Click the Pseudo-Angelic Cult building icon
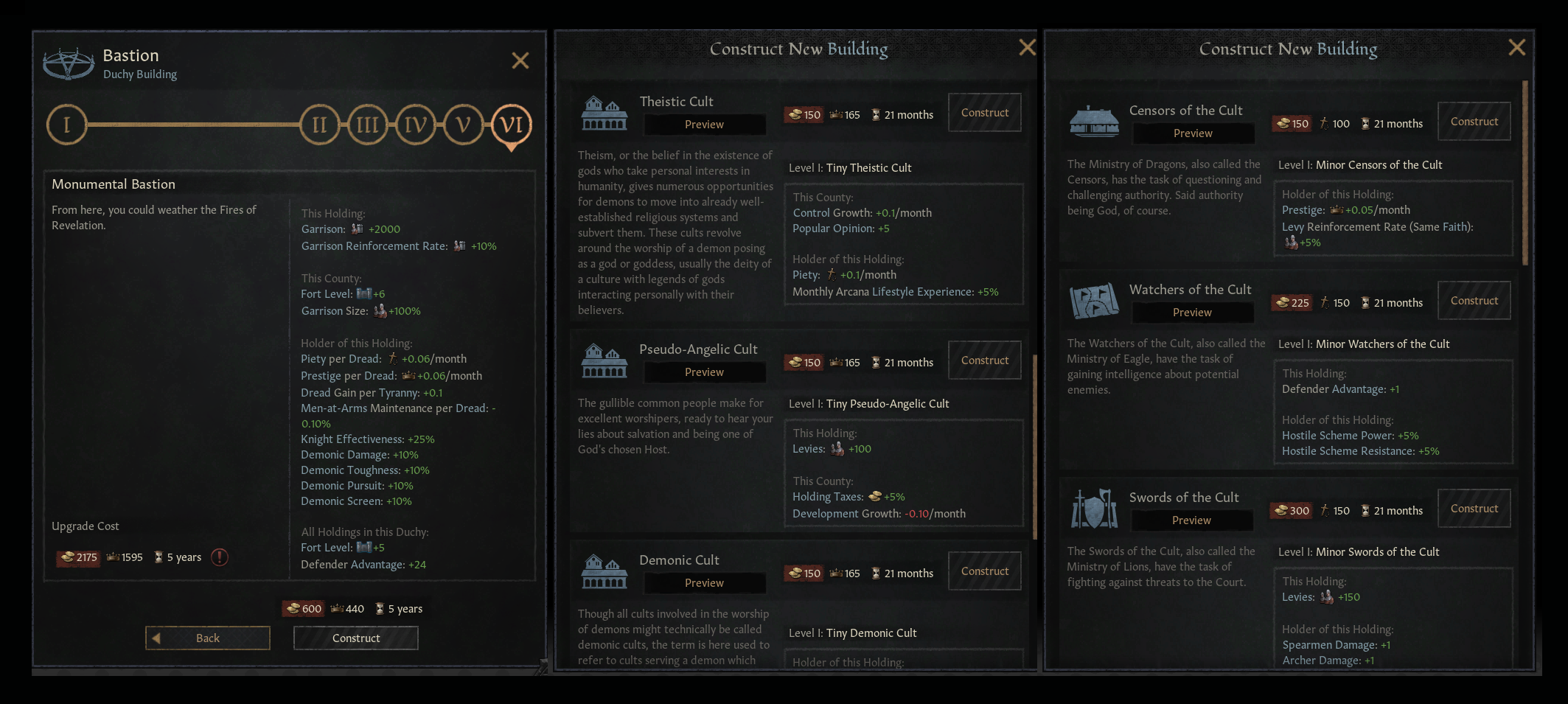1568x704 pixels. click(x=603, y=360)
